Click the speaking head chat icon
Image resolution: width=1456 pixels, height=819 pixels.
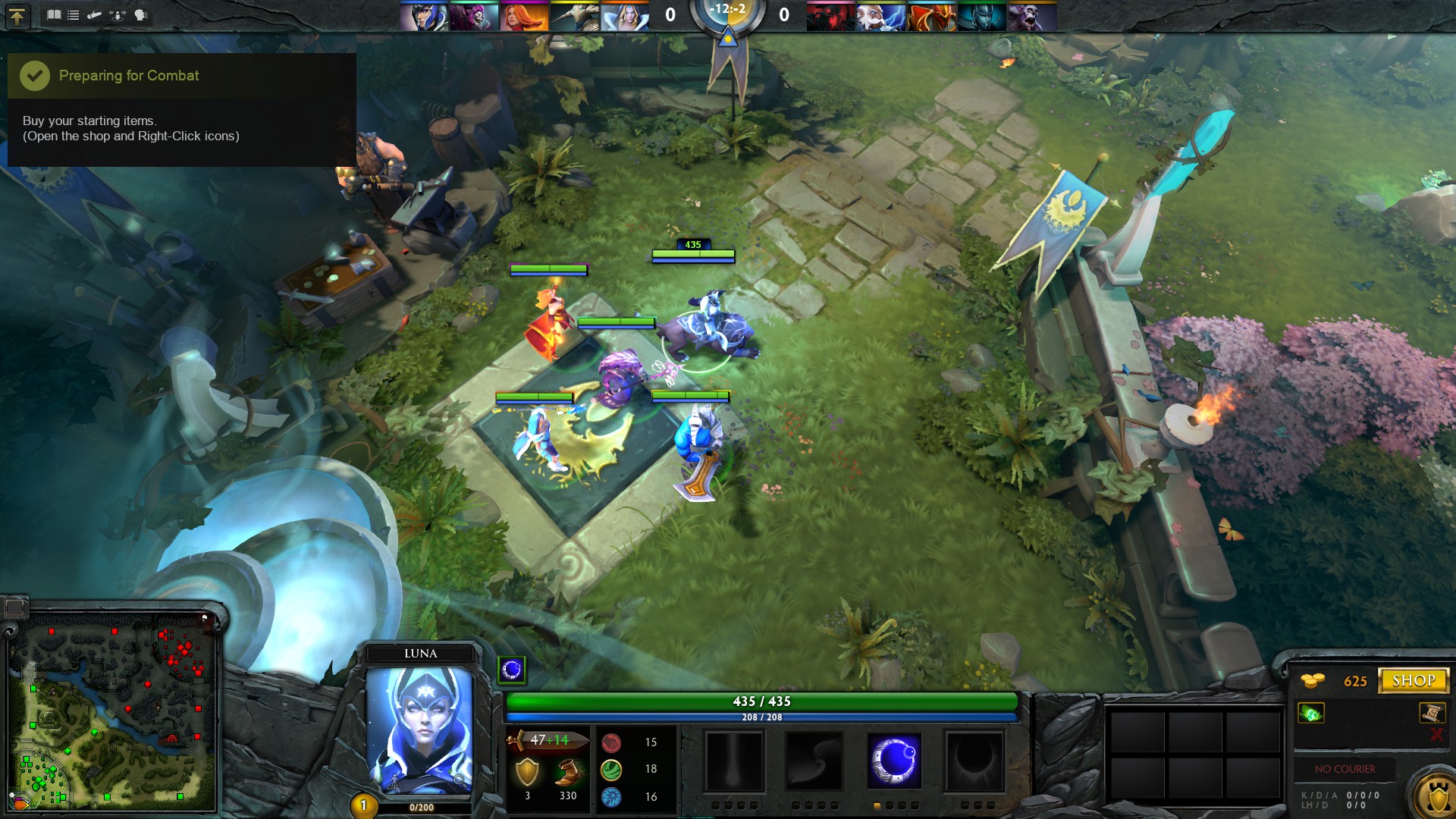pos(141,15)
